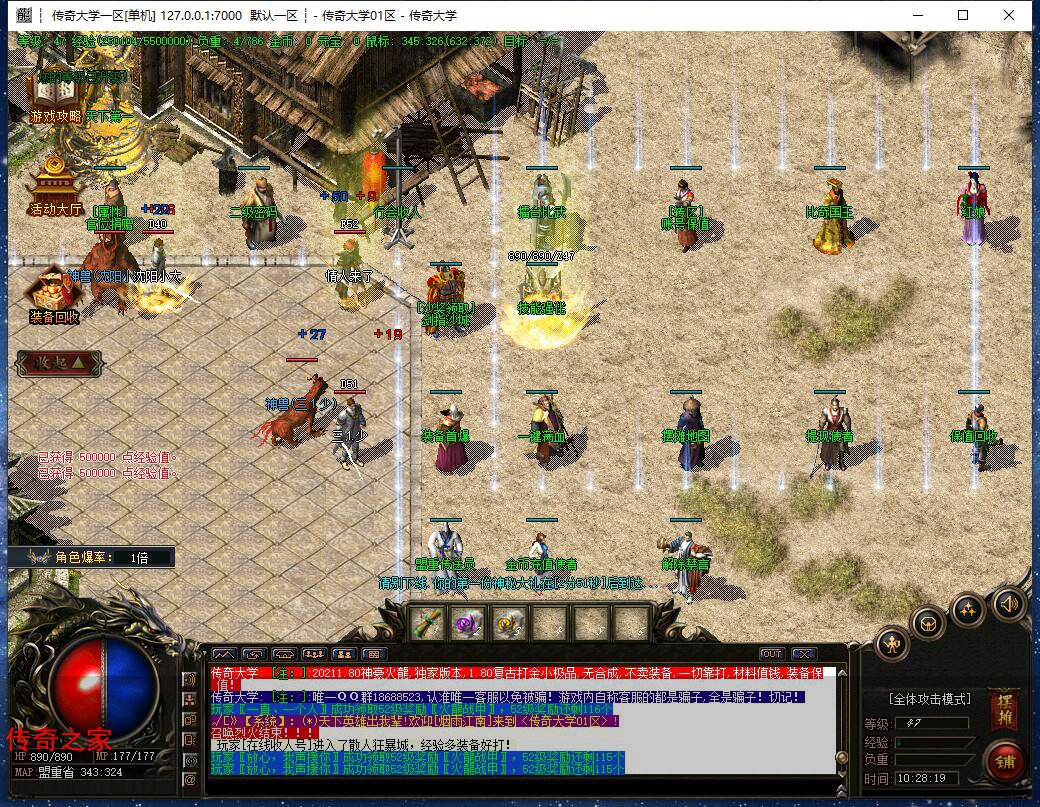
Task: Click the OUT button above the chat
Action: click(772, 655)
